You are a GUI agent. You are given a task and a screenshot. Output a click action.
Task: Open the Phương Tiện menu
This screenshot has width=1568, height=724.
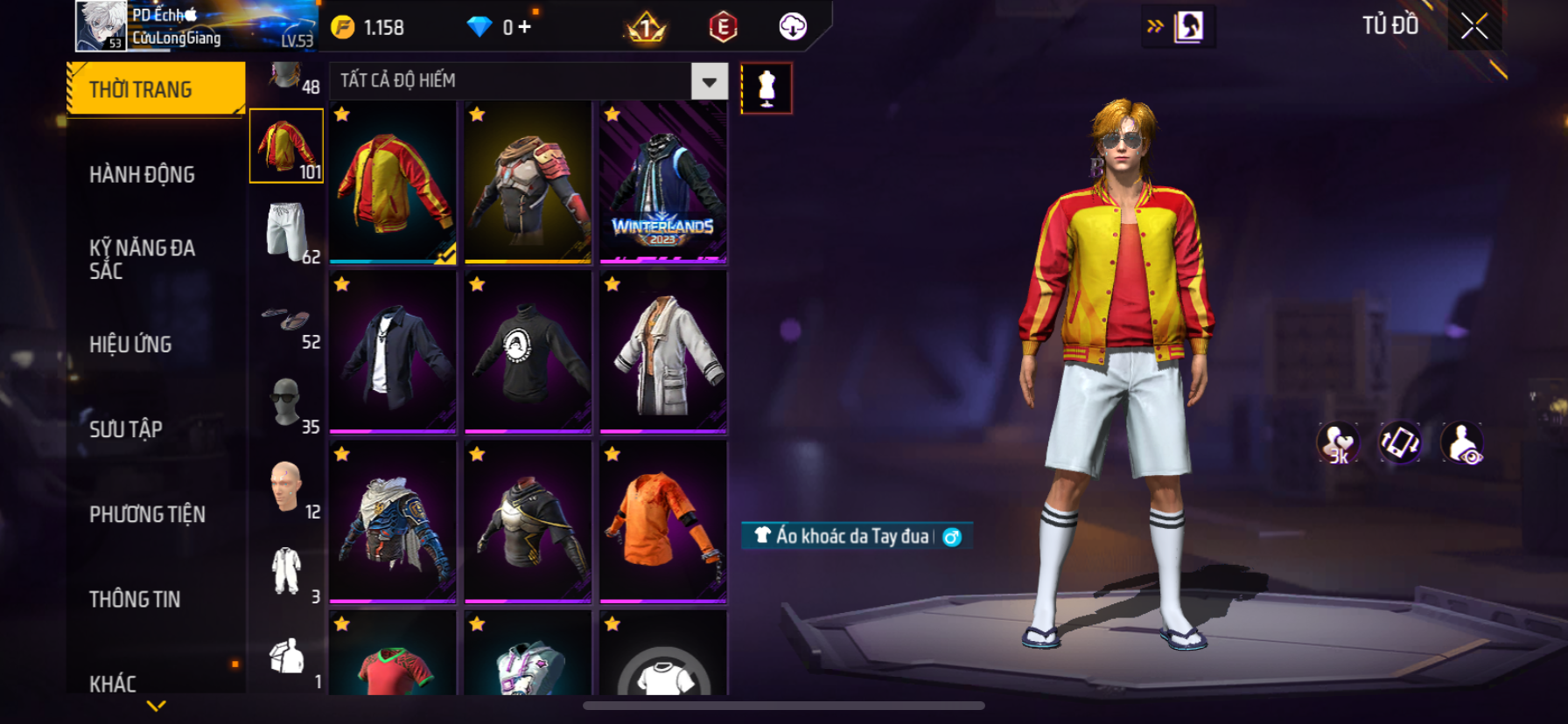point(147,514)
